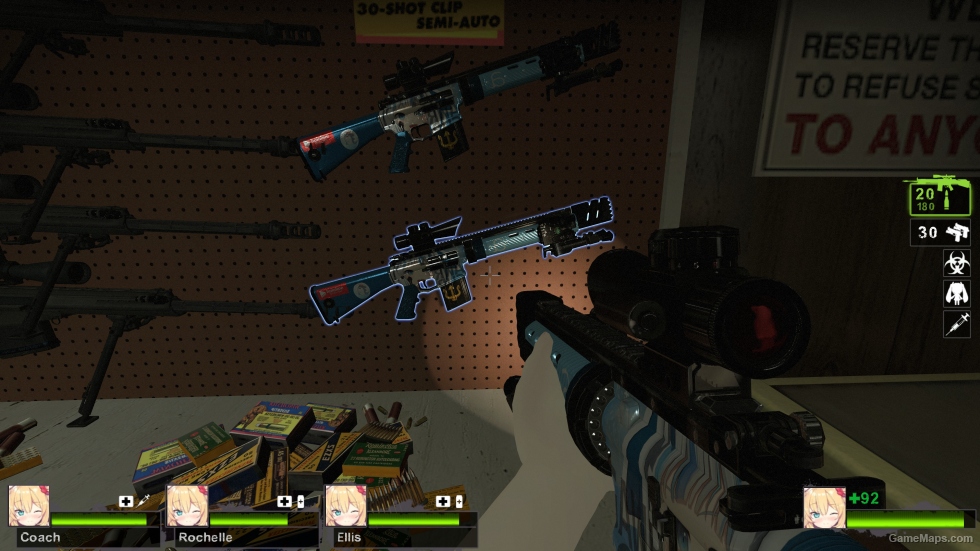
Task: Choose the twin-tail figure medkit slot
Action: pos(956,293)
